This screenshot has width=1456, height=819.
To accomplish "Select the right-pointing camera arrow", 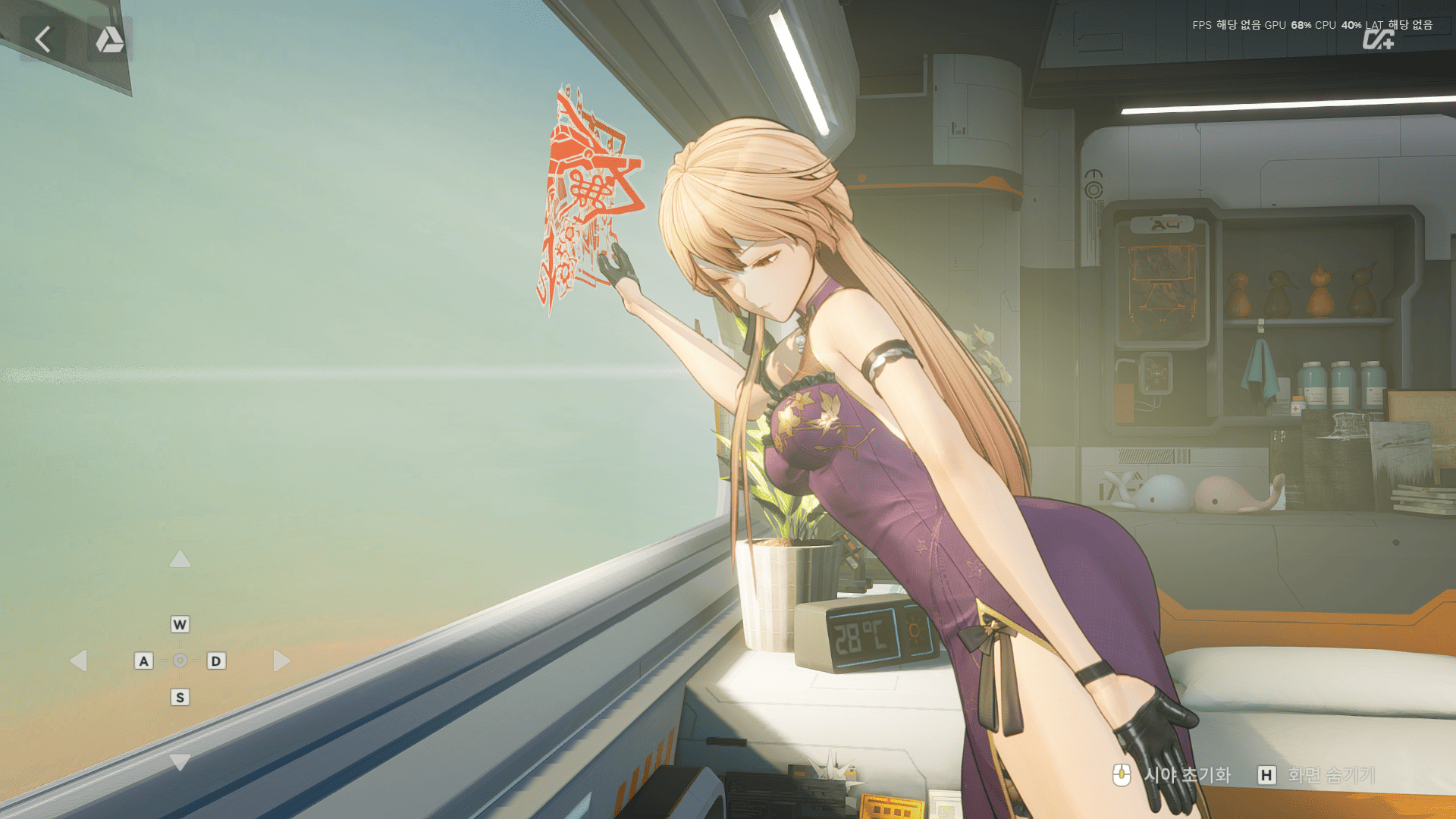I will (x=281, y=661).
